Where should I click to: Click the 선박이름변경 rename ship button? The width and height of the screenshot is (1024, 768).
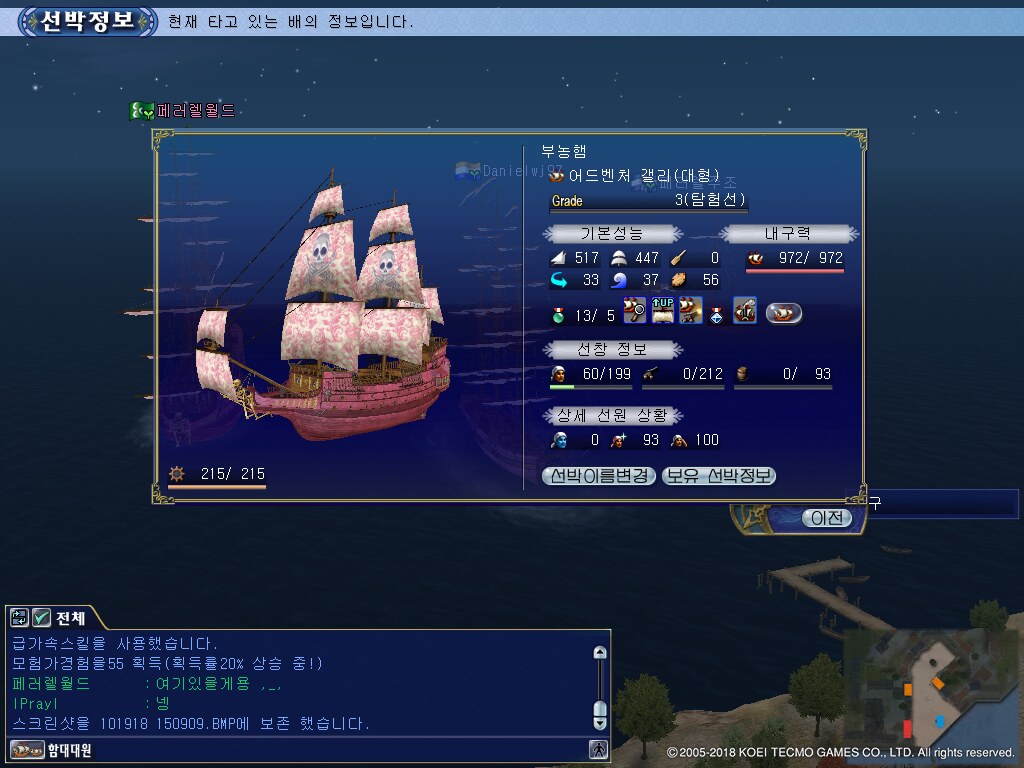[x=599, y=476]
